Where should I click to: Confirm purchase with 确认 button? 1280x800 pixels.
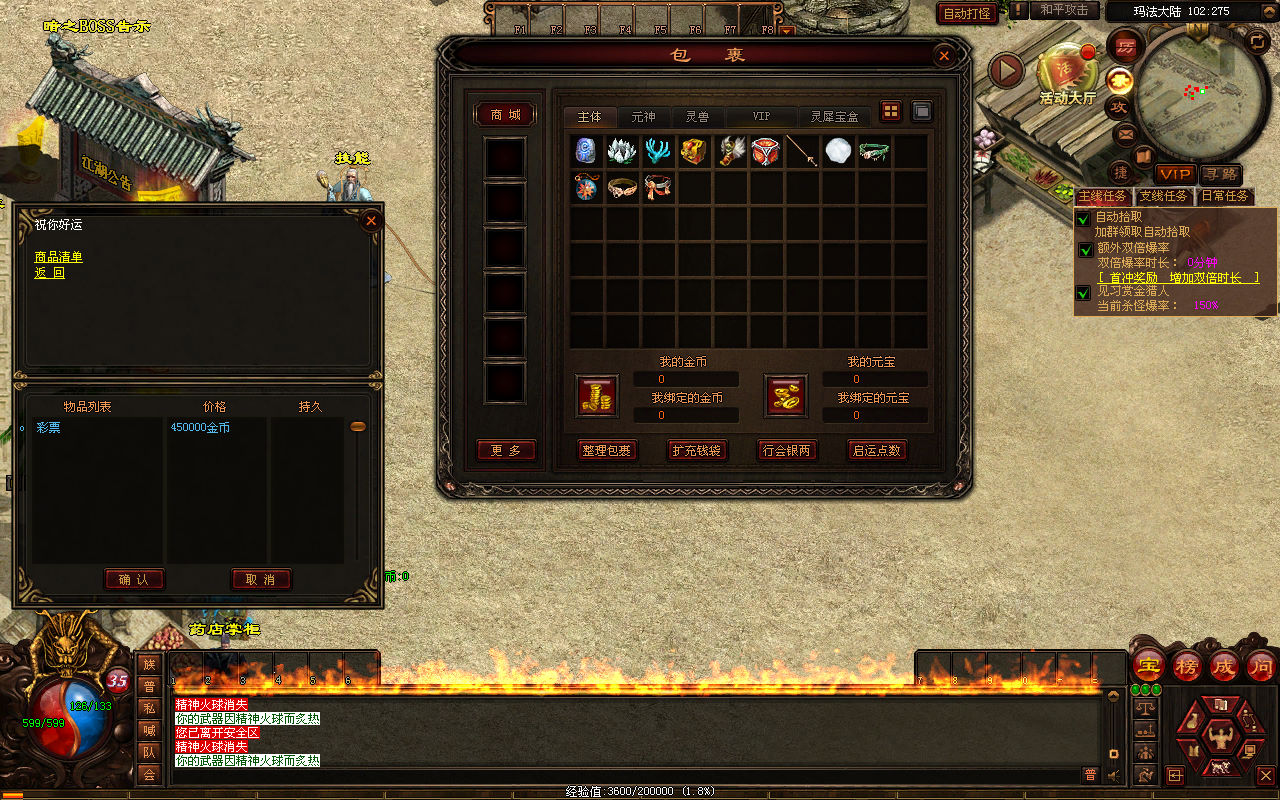click(x=134, y=579)
